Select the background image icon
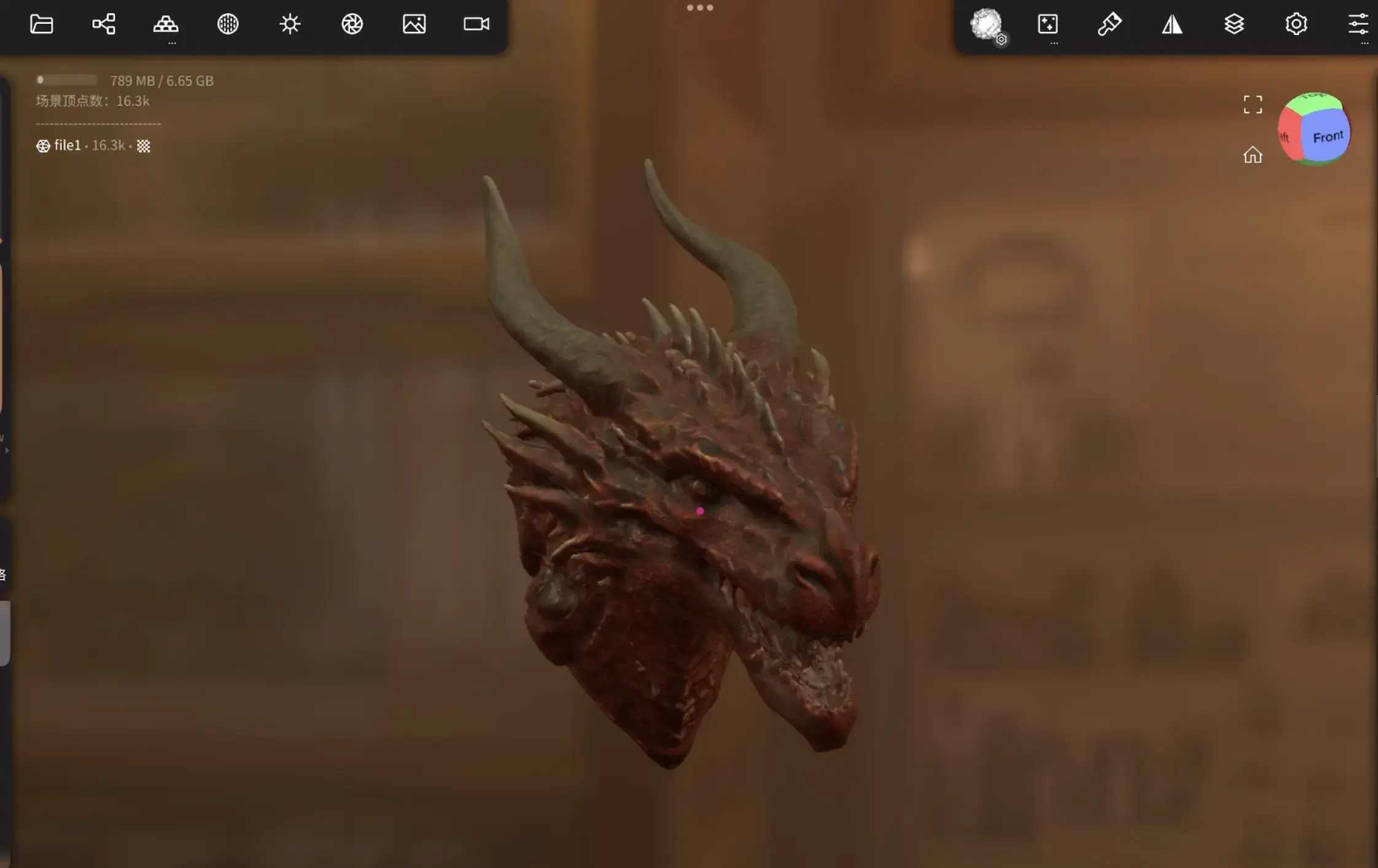The image size is (1378, 868). click(414, 24)
